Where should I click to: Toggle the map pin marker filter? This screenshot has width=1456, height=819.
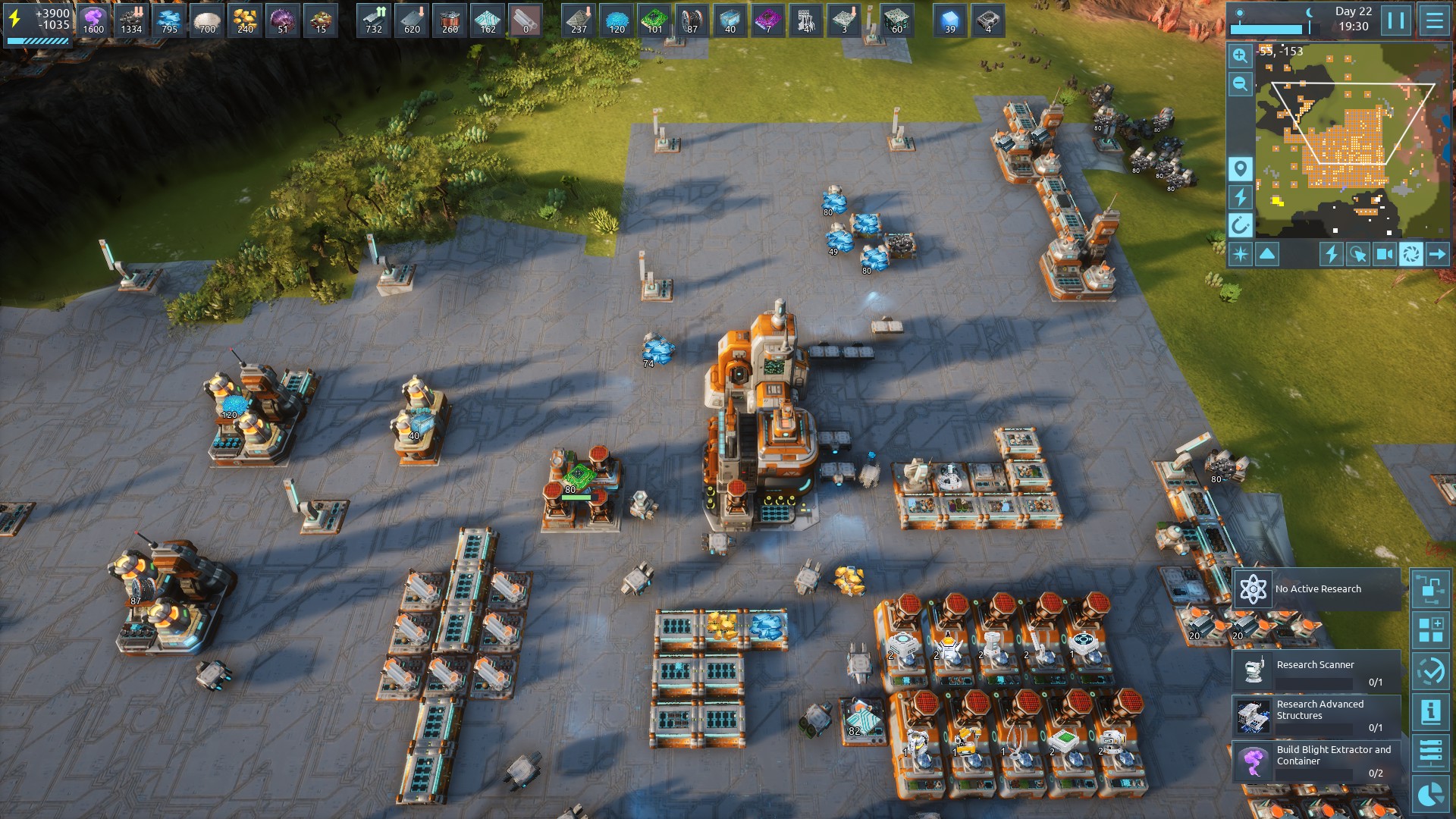click(1241, 168)
